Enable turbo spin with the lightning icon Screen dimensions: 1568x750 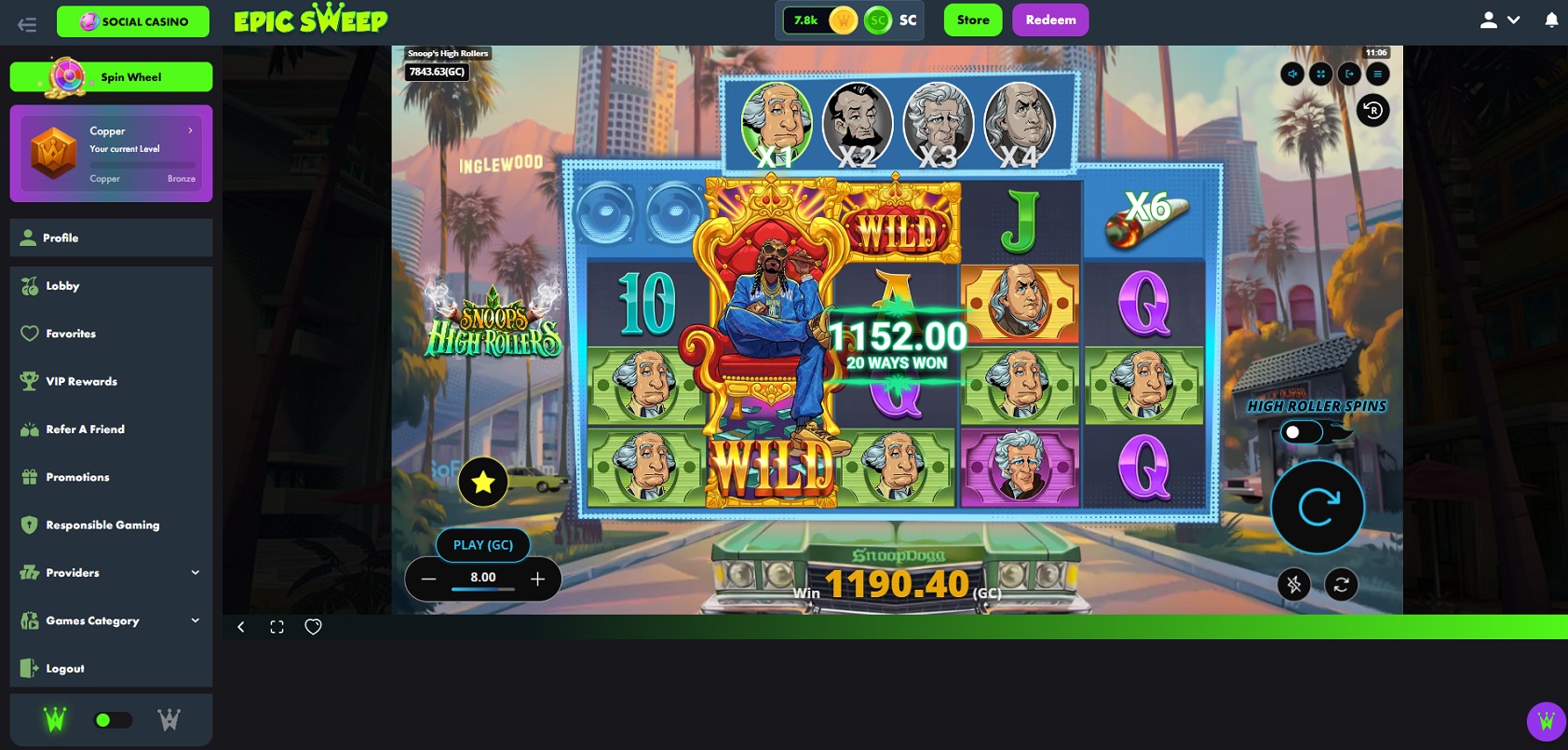(1294, 584)
